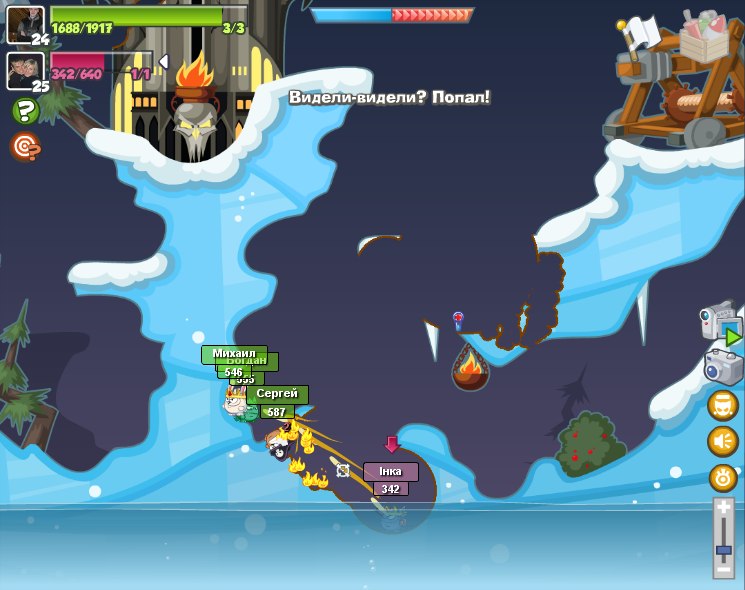This screenshot has height=590, width=745.
Task: Click the round orange face button
Action: point(723,405)
